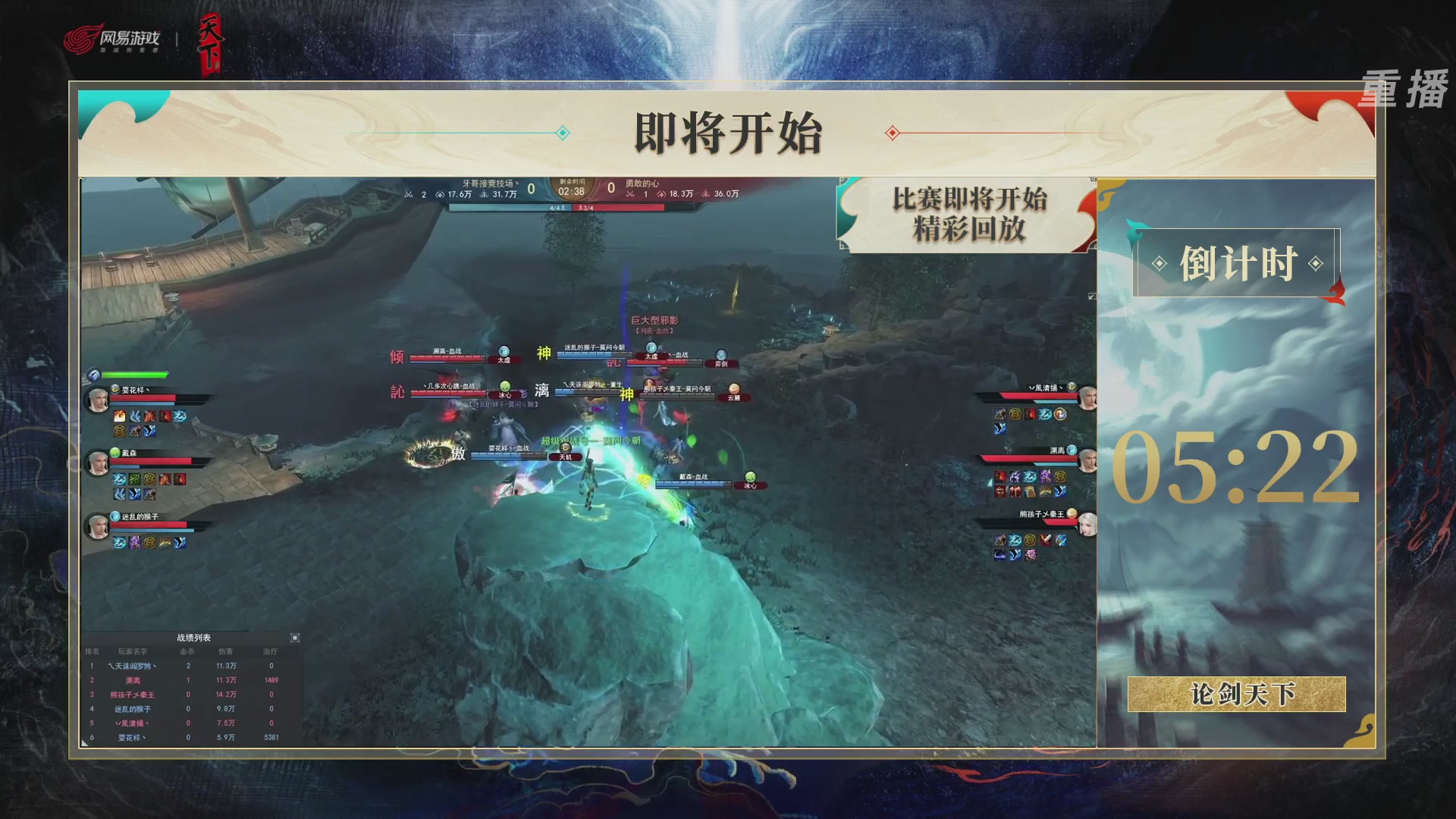Select 耍花样丶's player portrait icon
Screen dimensions: 1456x819
(x=97, y=398)
